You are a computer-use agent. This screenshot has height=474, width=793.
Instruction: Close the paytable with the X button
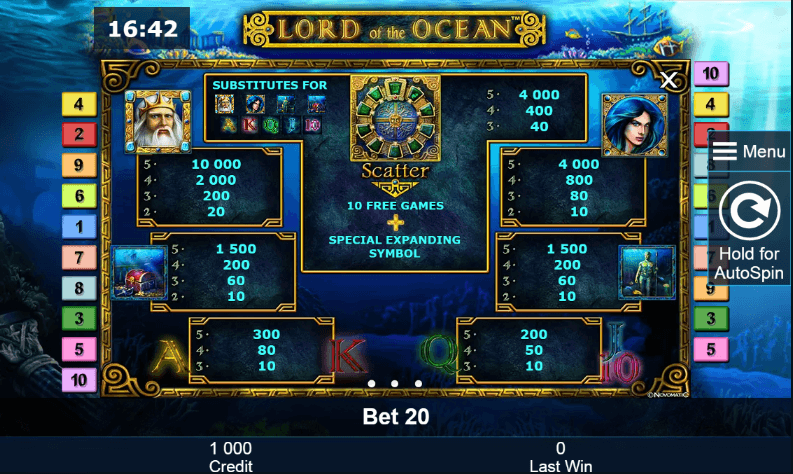(x=669, y=80)
